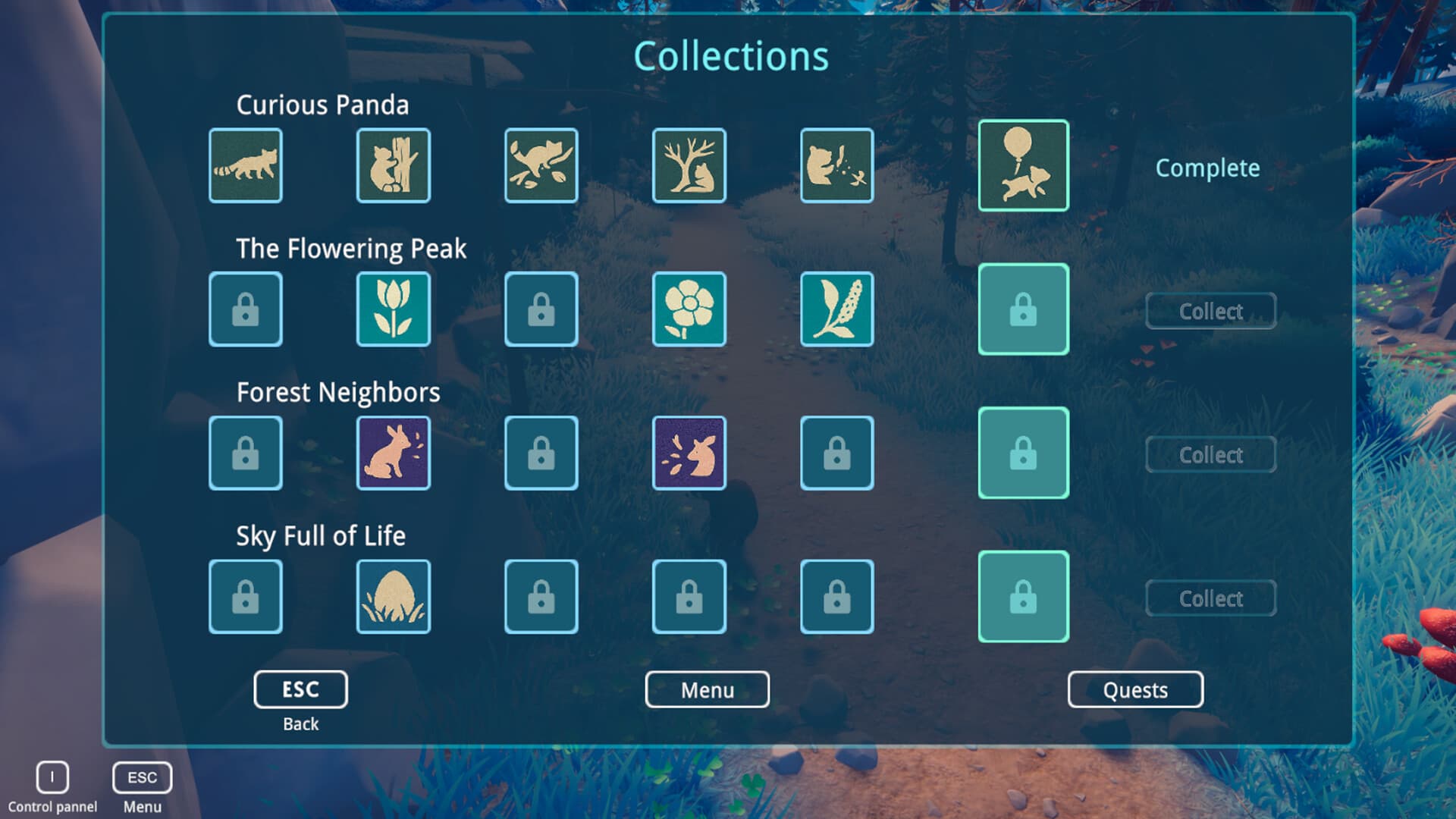Select the deer icon in Forest Neighbors

689,453
